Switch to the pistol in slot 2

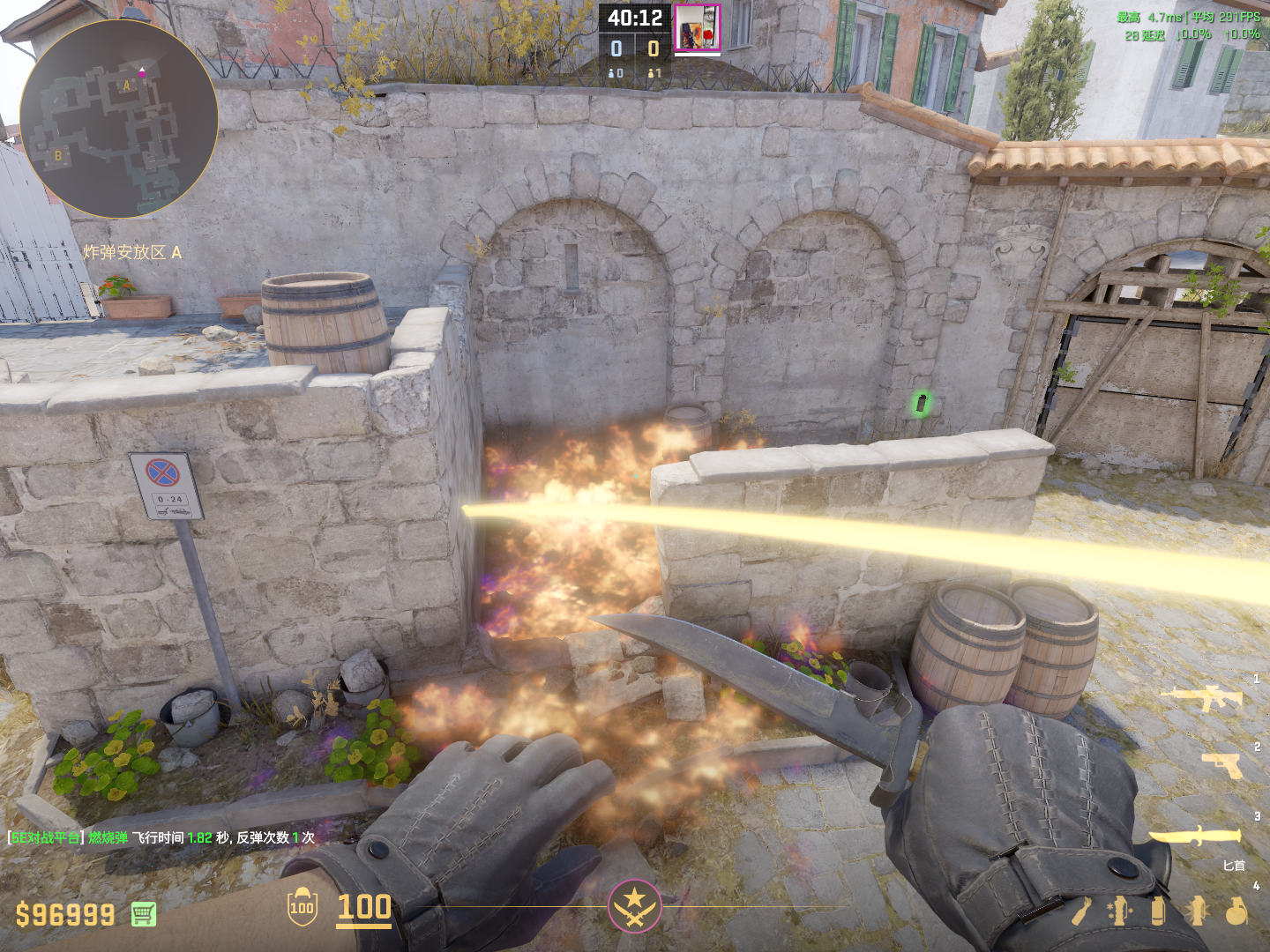pyautogui.click(x=1222, y=764)
